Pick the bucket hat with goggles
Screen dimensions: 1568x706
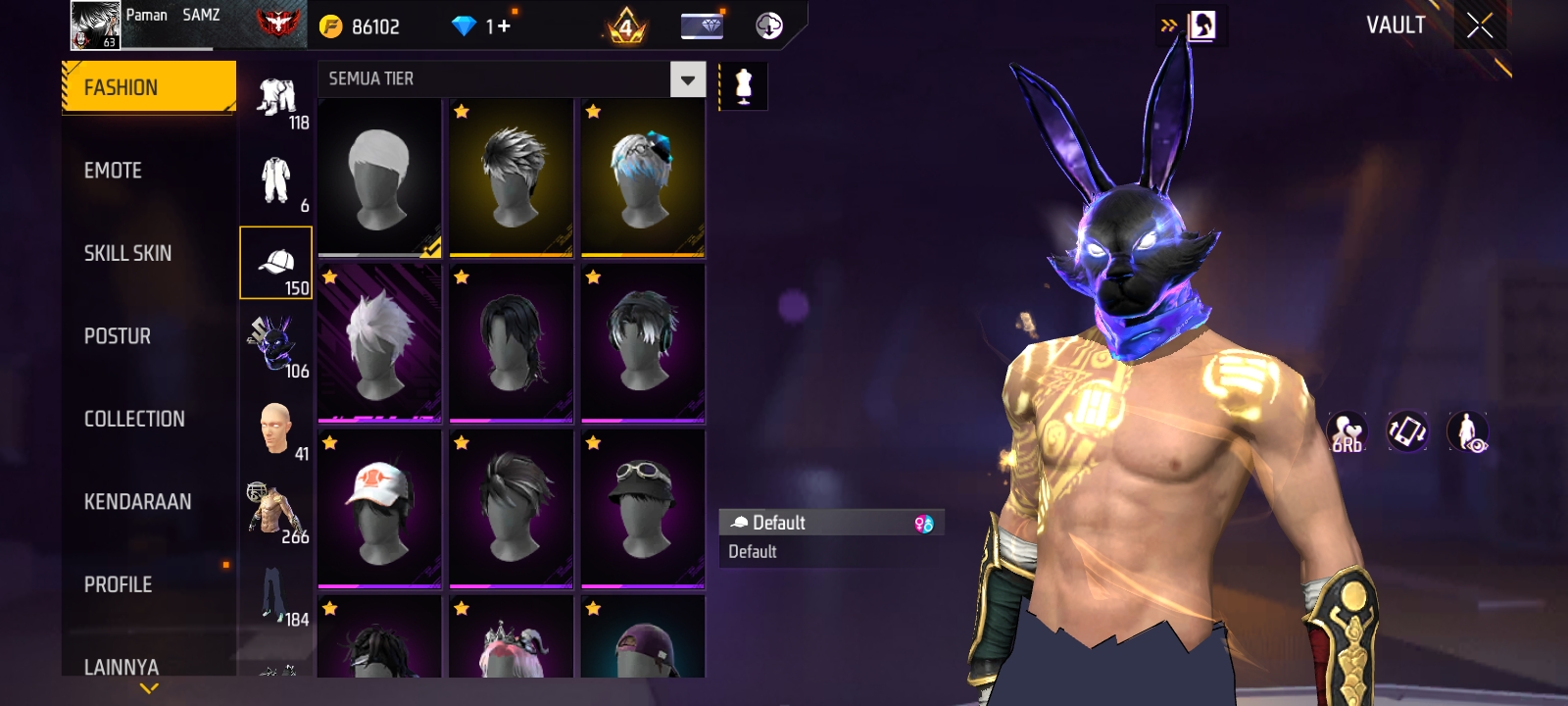tap(642, 509)
